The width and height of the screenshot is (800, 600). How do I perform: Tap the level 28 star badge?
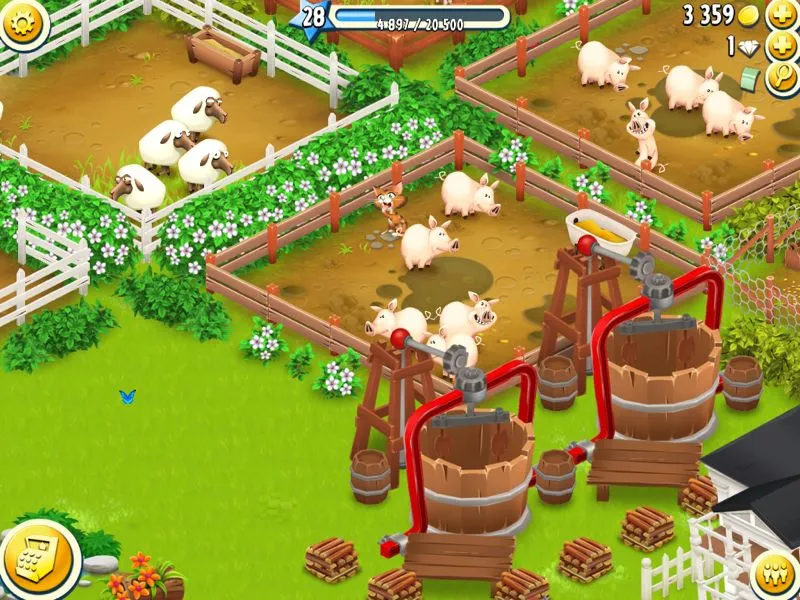[x=314, y=17]
